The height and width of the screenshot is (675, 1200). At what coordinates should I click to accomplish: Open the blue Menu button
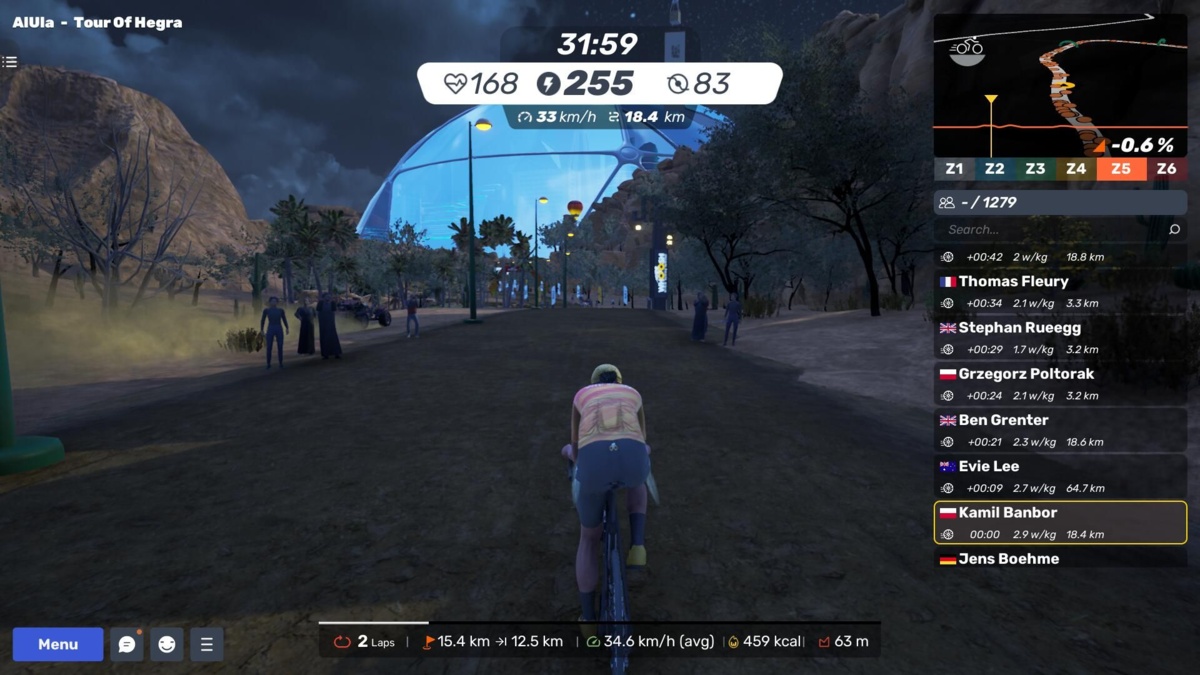58,644
